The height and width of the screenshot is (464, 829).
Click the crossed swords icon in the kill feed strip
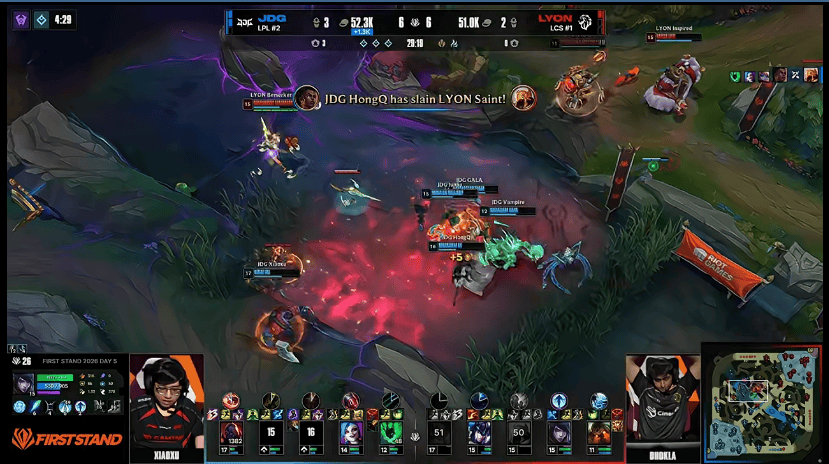coord(796,75)
